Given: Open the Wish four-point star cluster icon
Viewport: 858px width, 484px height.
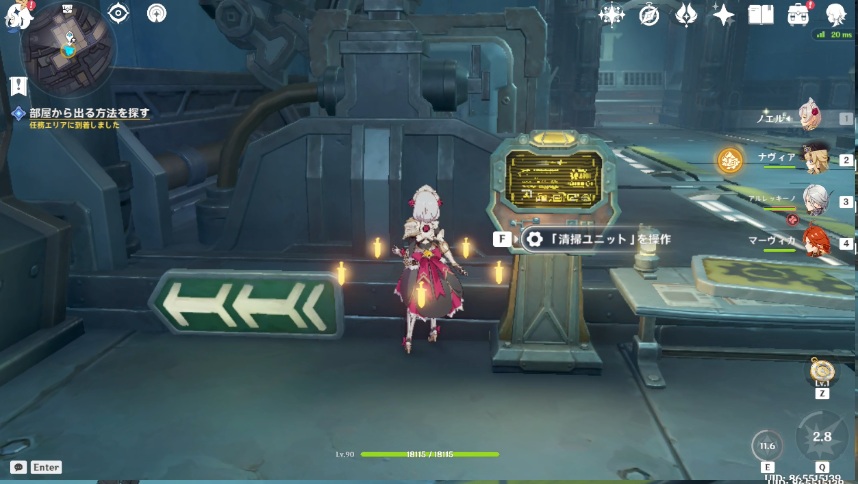Looking at the screenshot, I should pos(612,15).
